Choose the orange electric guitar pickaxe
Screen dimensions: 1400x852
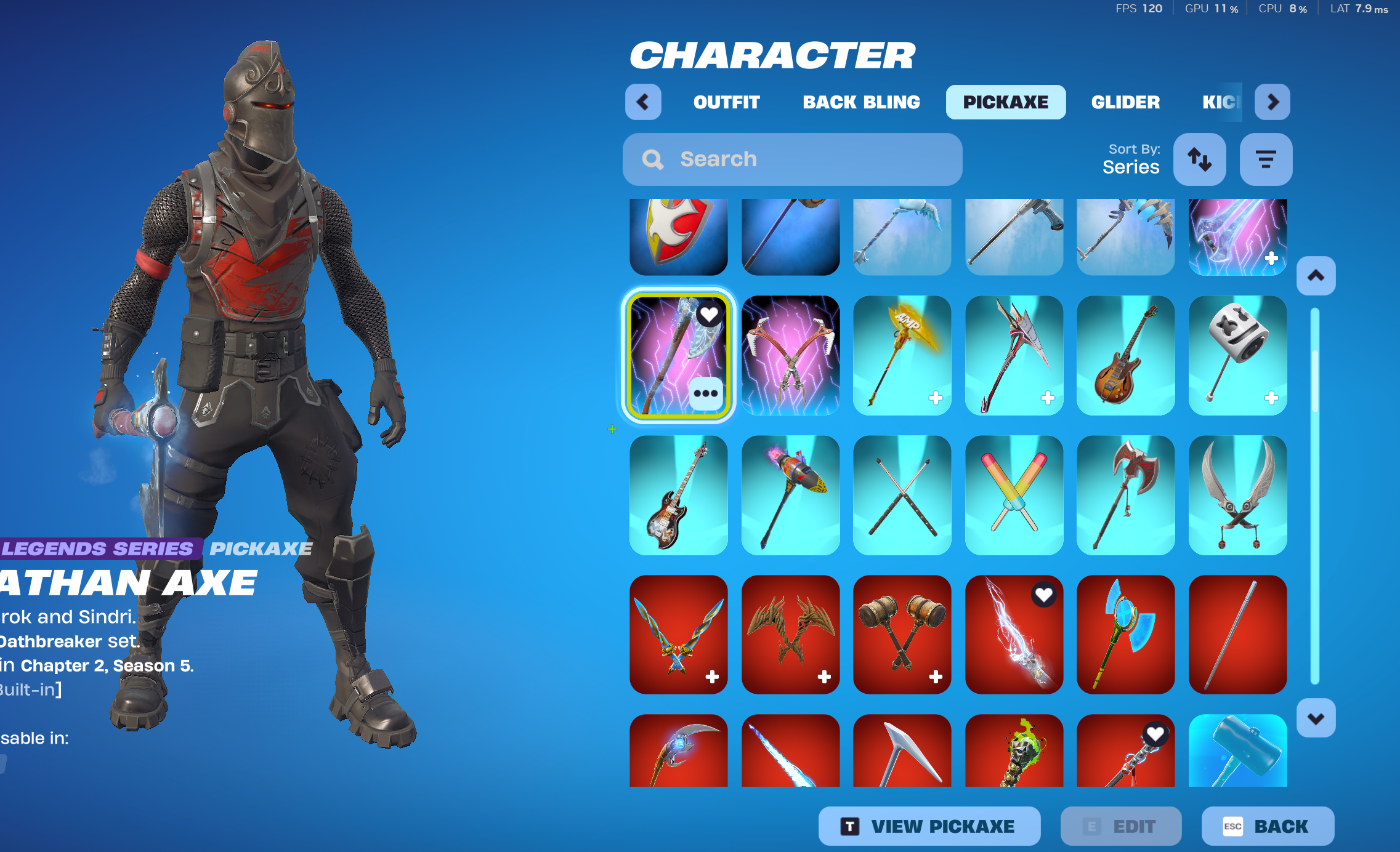[x=1125, y=355]
